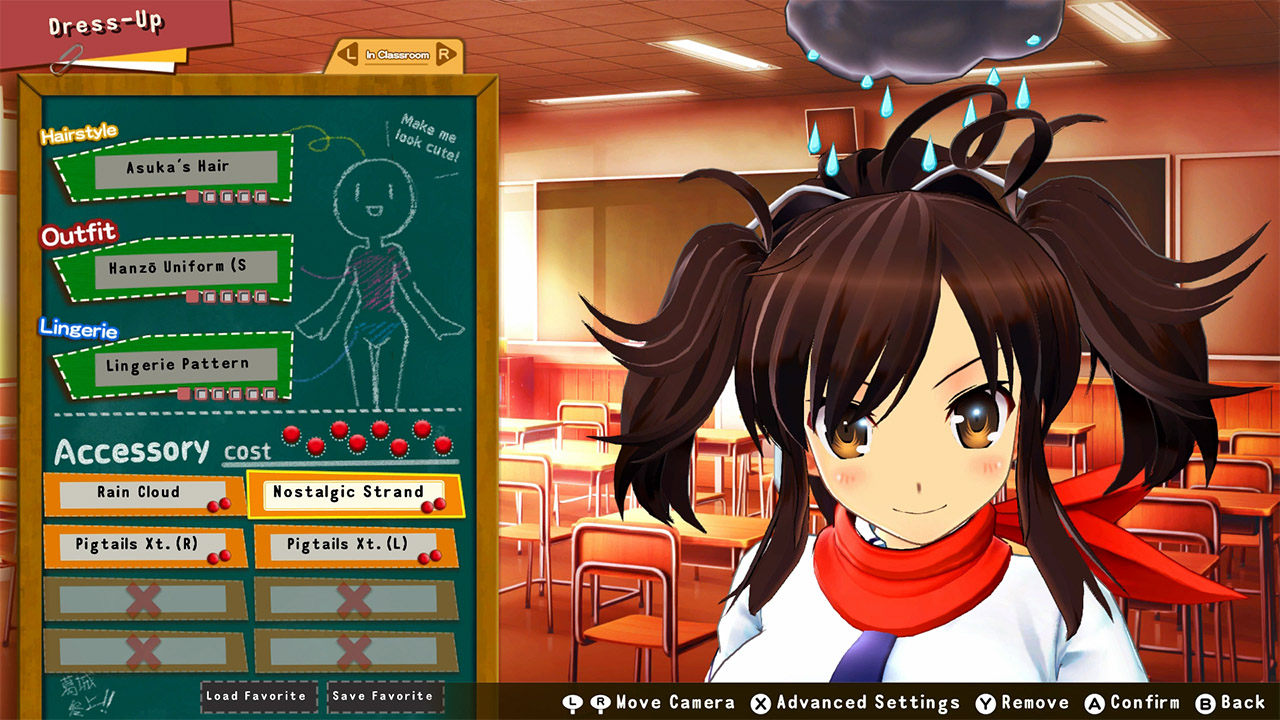This screenshot has width=1280, height=720.
Task: Click the red X in an empty accessory slot
Action: pyautogui.click(x=145, y=600)
